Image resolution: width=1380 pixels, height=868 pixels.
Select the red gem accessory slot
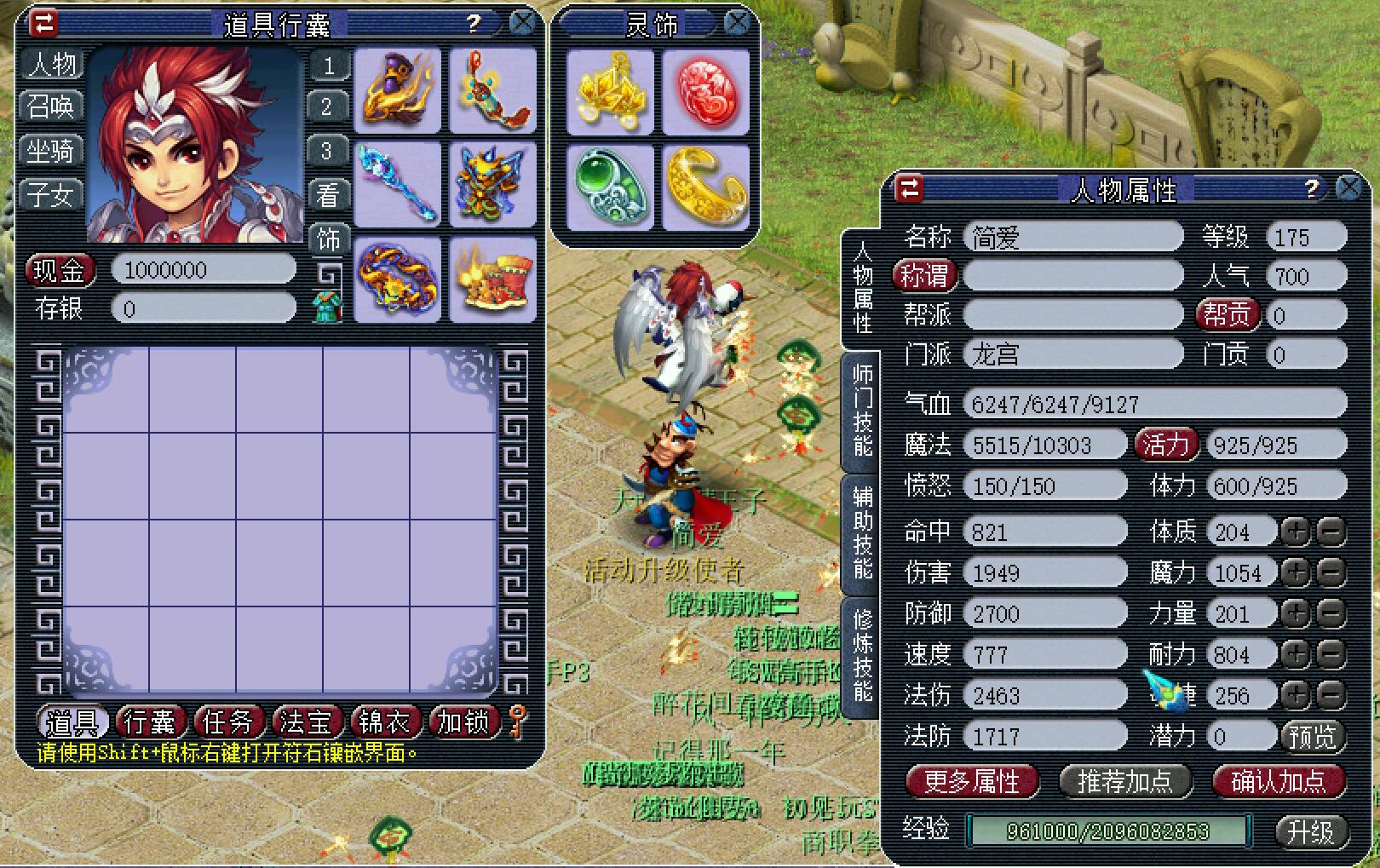coord(705,91)
